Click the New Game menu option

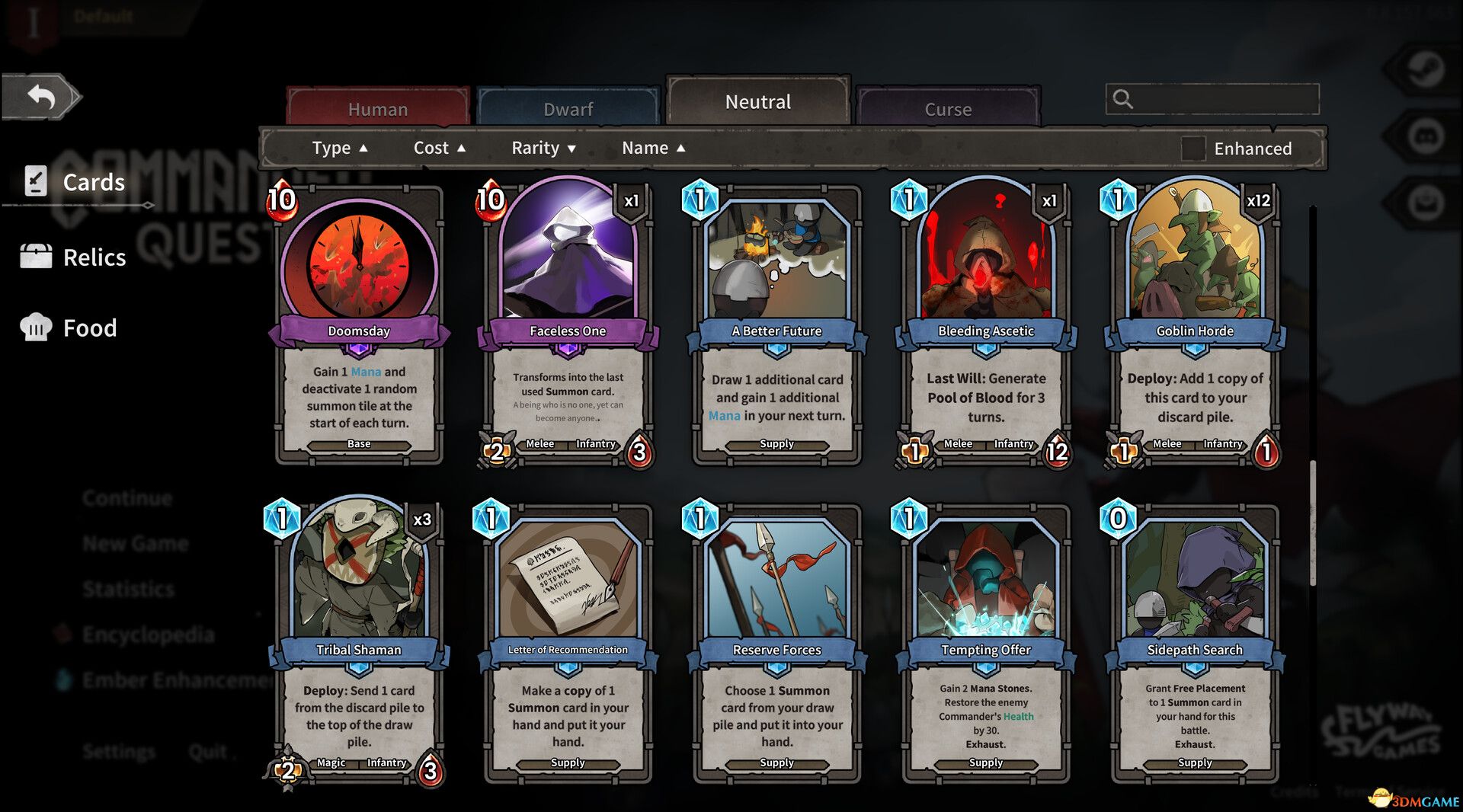tap(135, 543)
